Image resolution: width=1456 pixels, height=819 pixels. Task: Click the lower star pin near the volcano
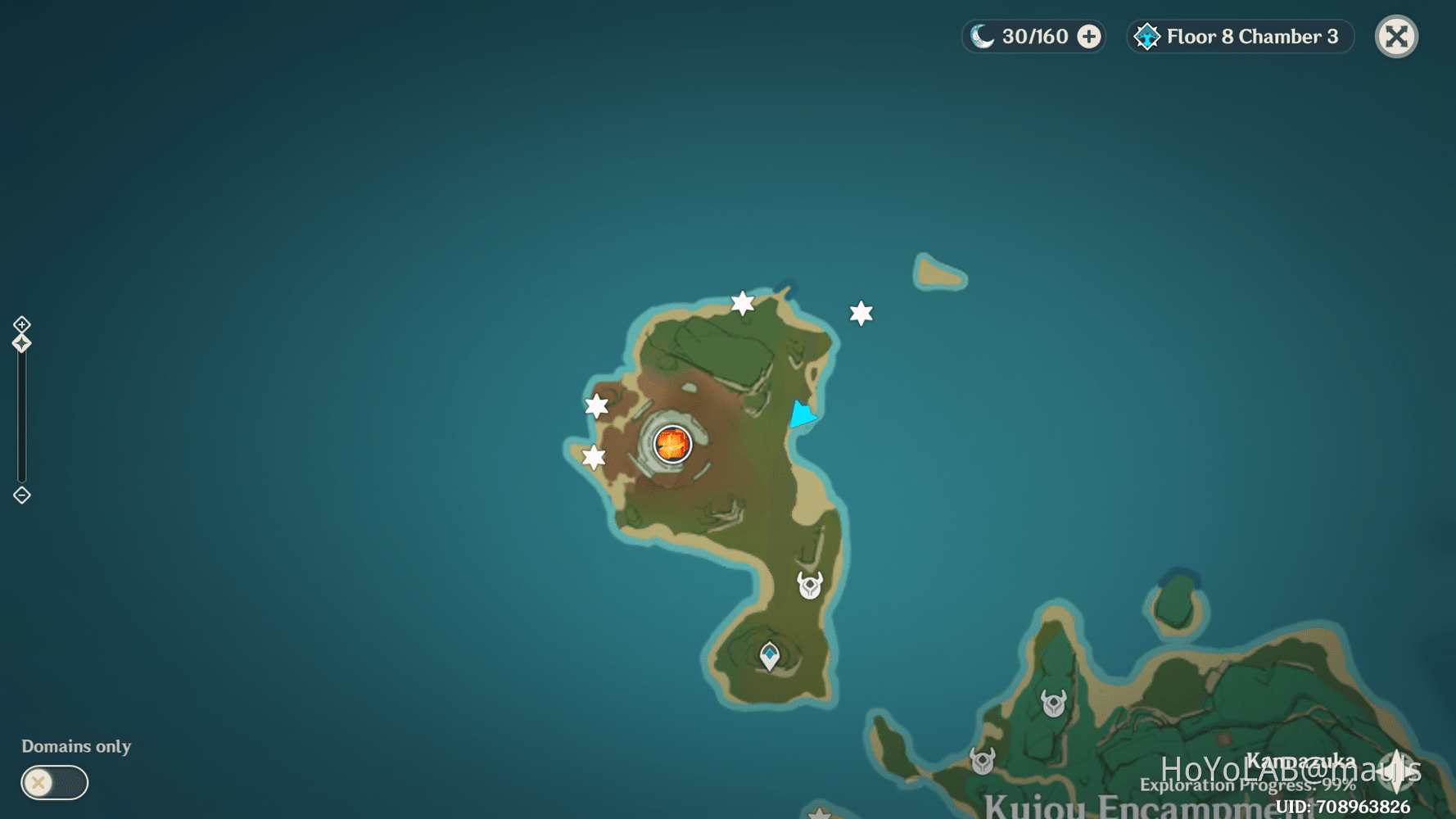point(592,456)
